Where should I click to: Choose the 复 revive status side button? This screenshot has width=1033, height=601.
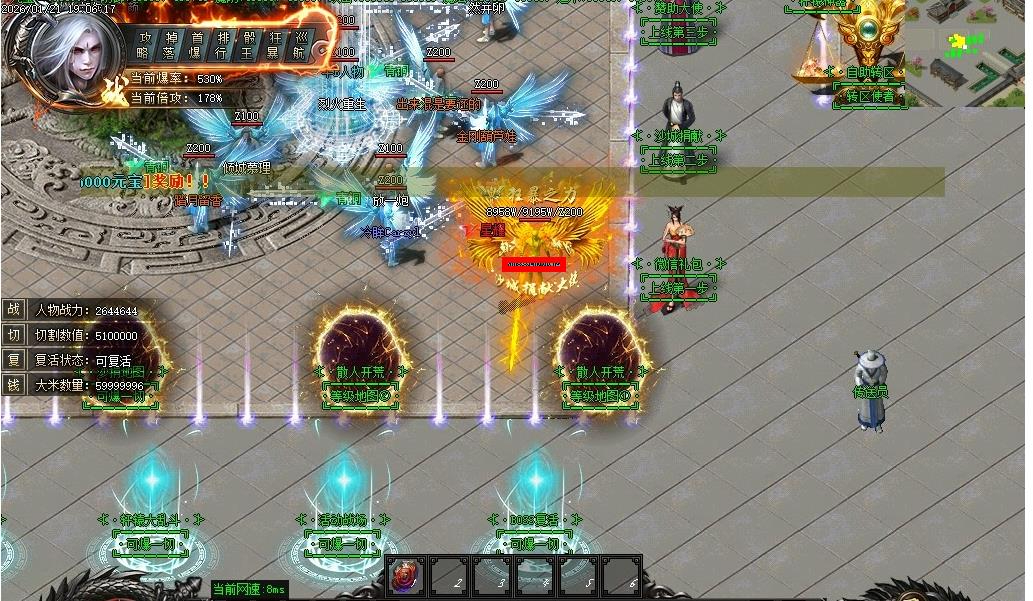[x=14, y=360]
